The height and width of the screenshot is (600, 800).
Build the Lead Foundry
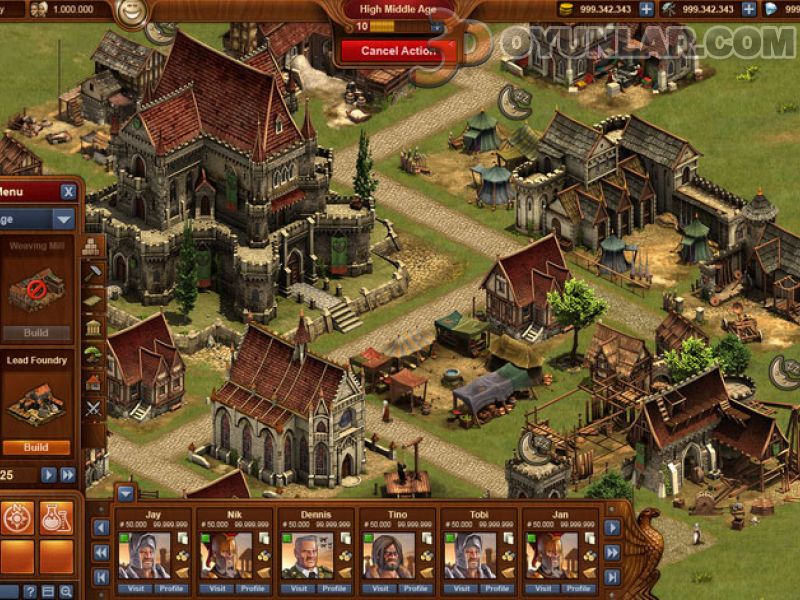click(36, 448)
